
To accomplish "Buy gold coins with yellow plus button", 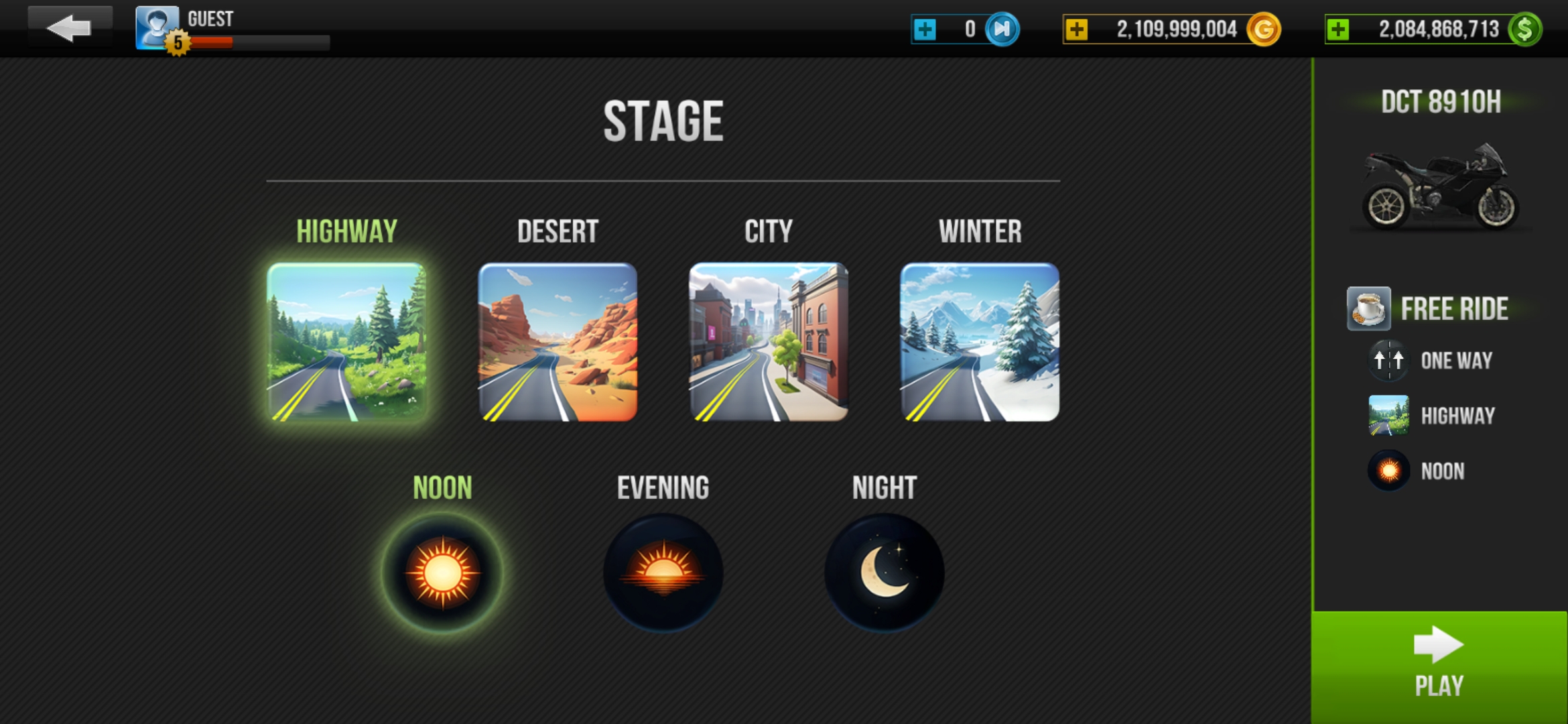I will 1077,29.
